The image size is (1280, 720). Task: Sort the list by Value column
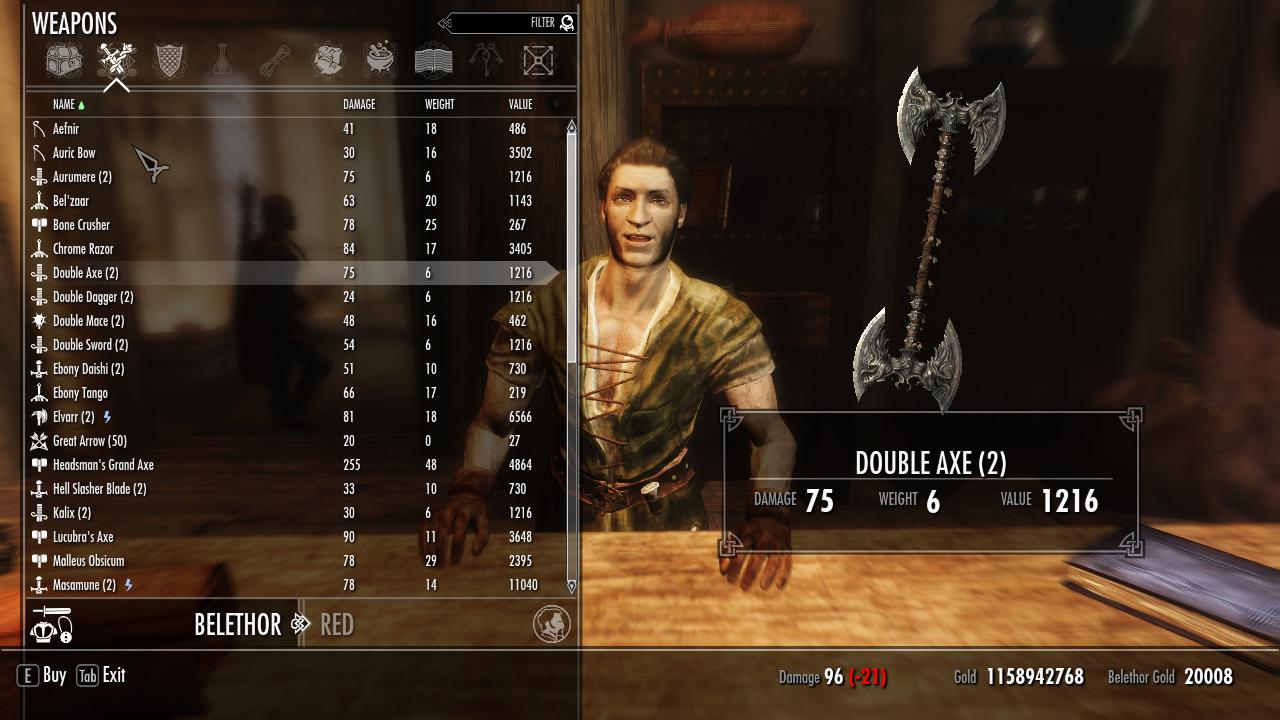[x=520, y=104]
